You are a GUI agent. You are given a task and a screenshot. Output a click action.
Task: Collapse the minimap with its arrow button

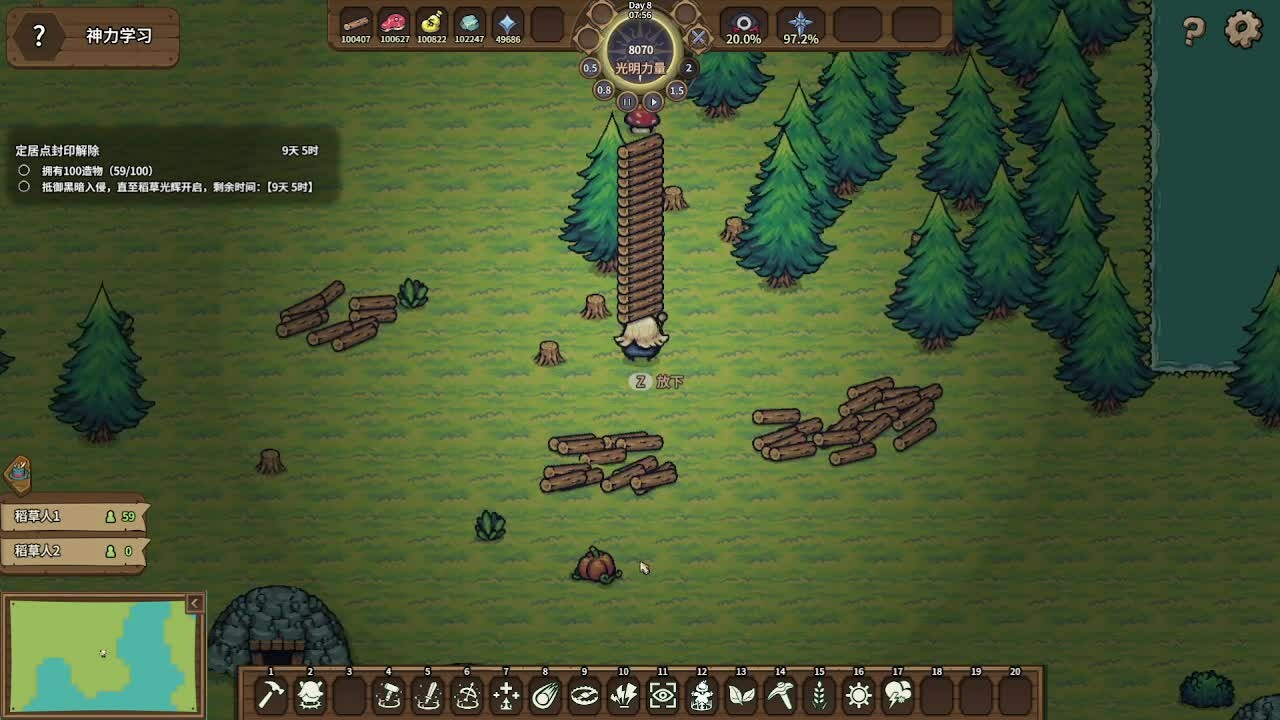click(x=195, y=603)
